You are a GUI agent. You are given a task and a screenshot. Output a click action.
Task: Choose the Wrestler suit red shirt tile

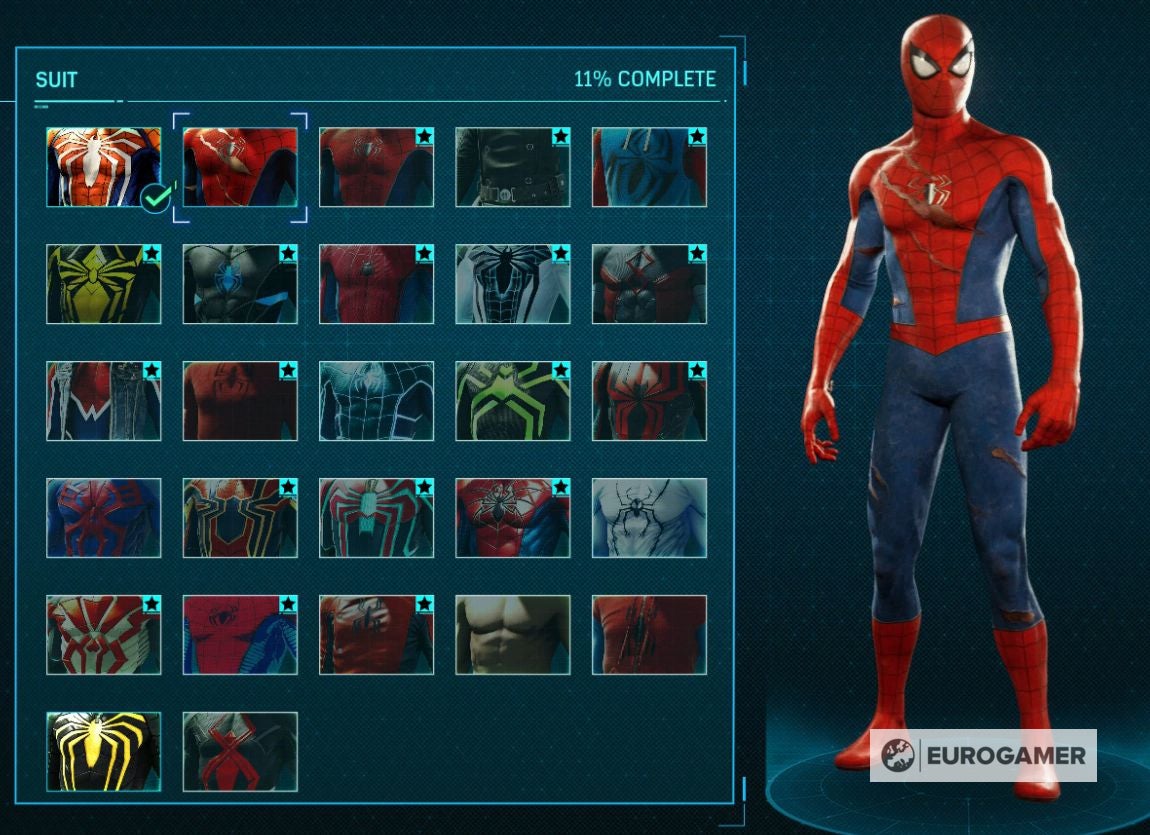[240, 401]
